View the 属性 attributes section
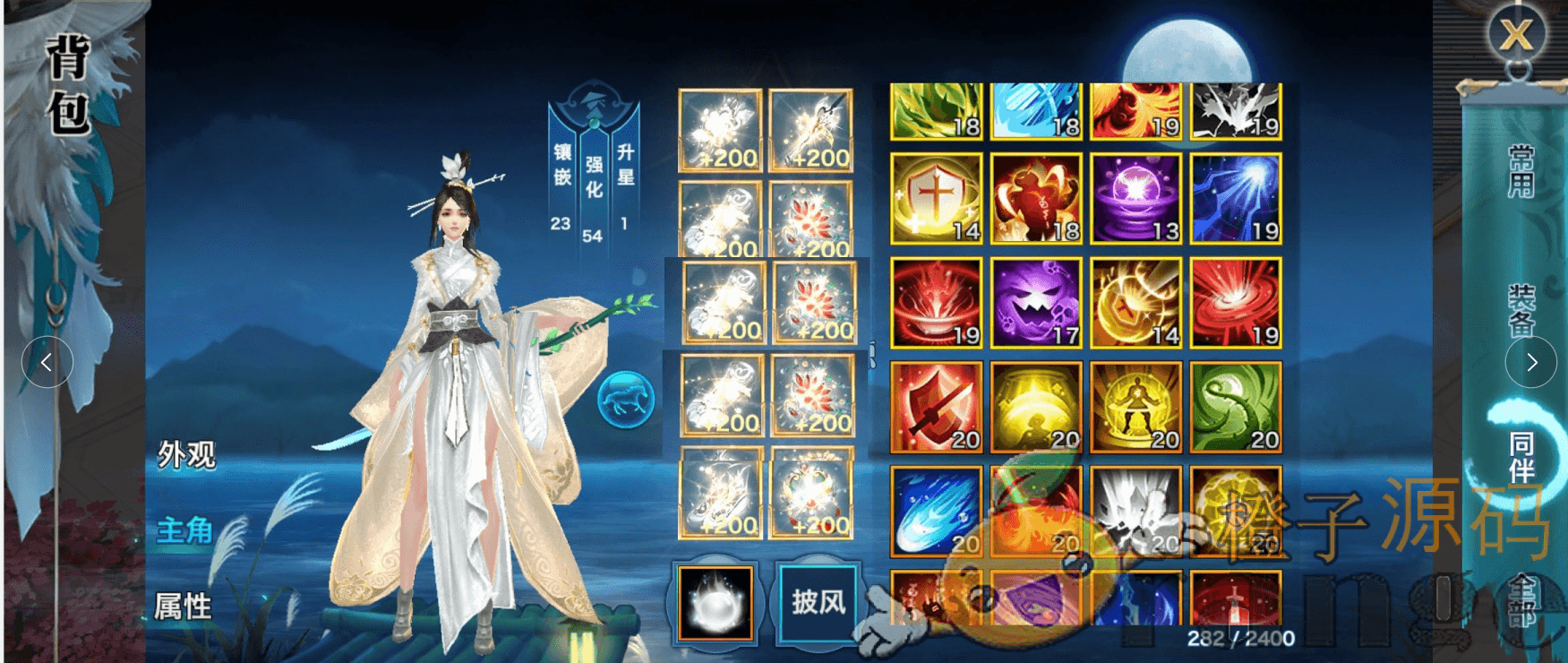This screenshot has width=1568, height=663. tap(183, 607)
